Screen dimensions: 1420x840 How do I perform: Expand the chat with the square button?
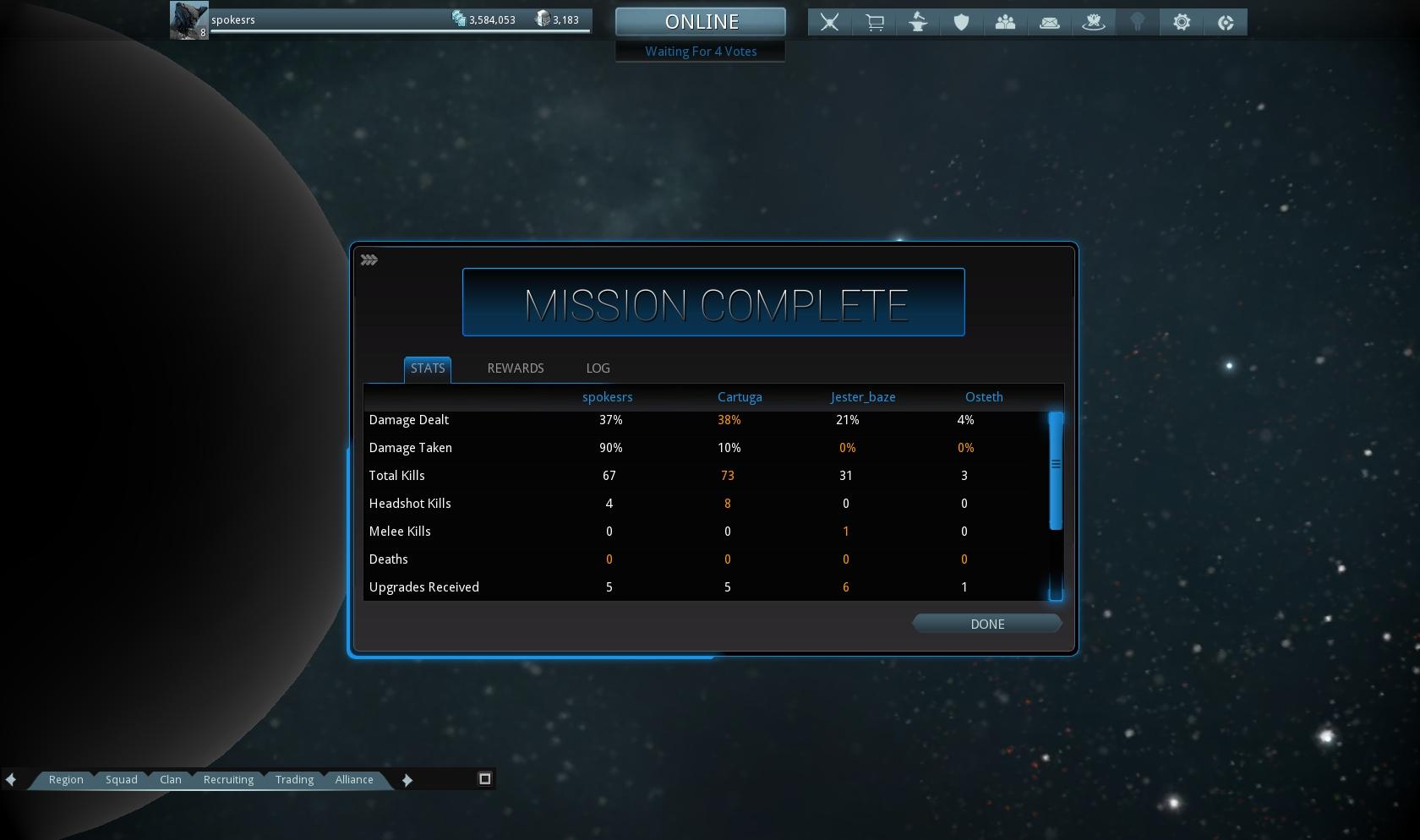coord(485,778)
